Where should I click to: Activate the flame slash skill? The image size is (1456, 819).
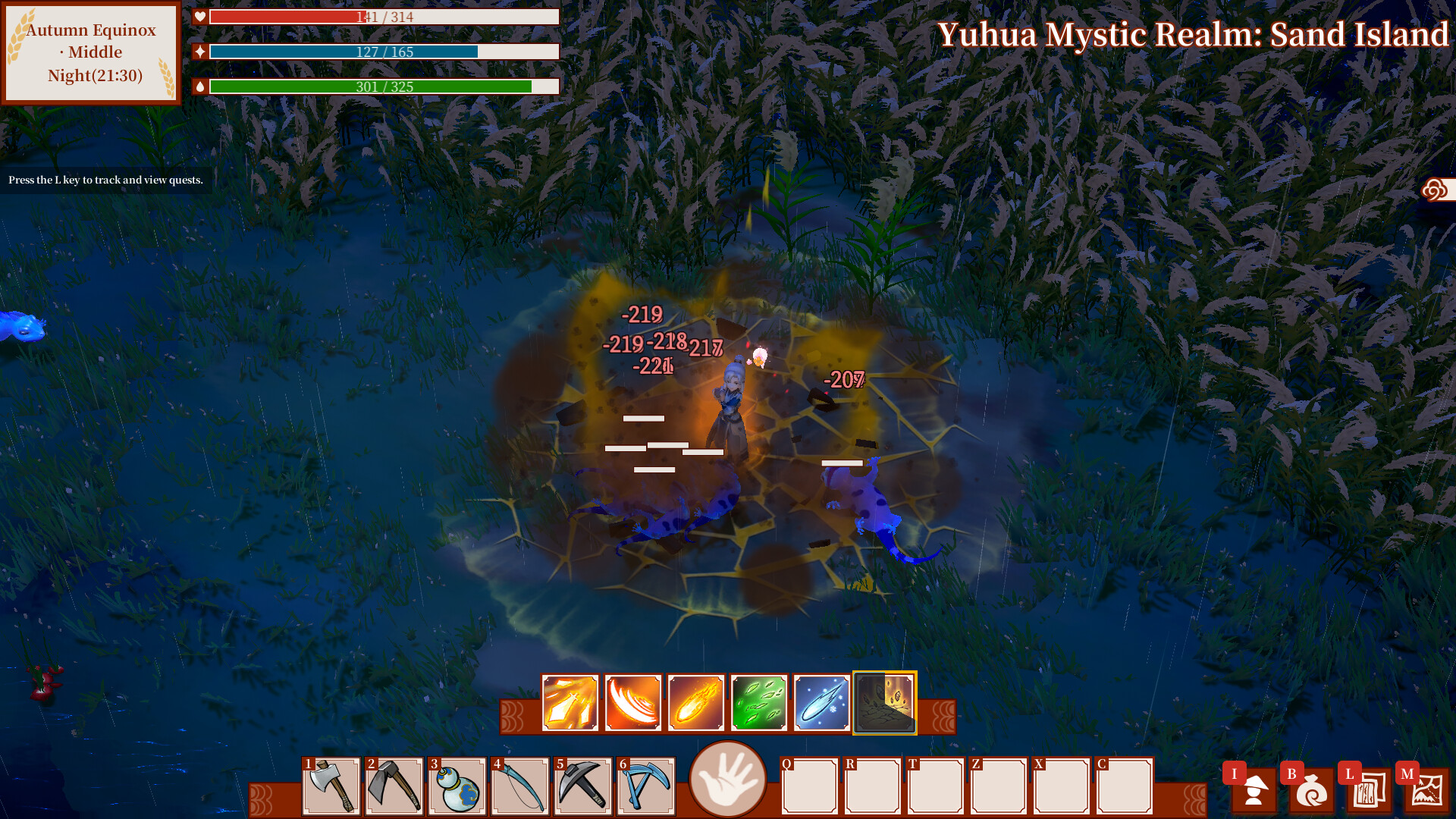click(632, 702)
